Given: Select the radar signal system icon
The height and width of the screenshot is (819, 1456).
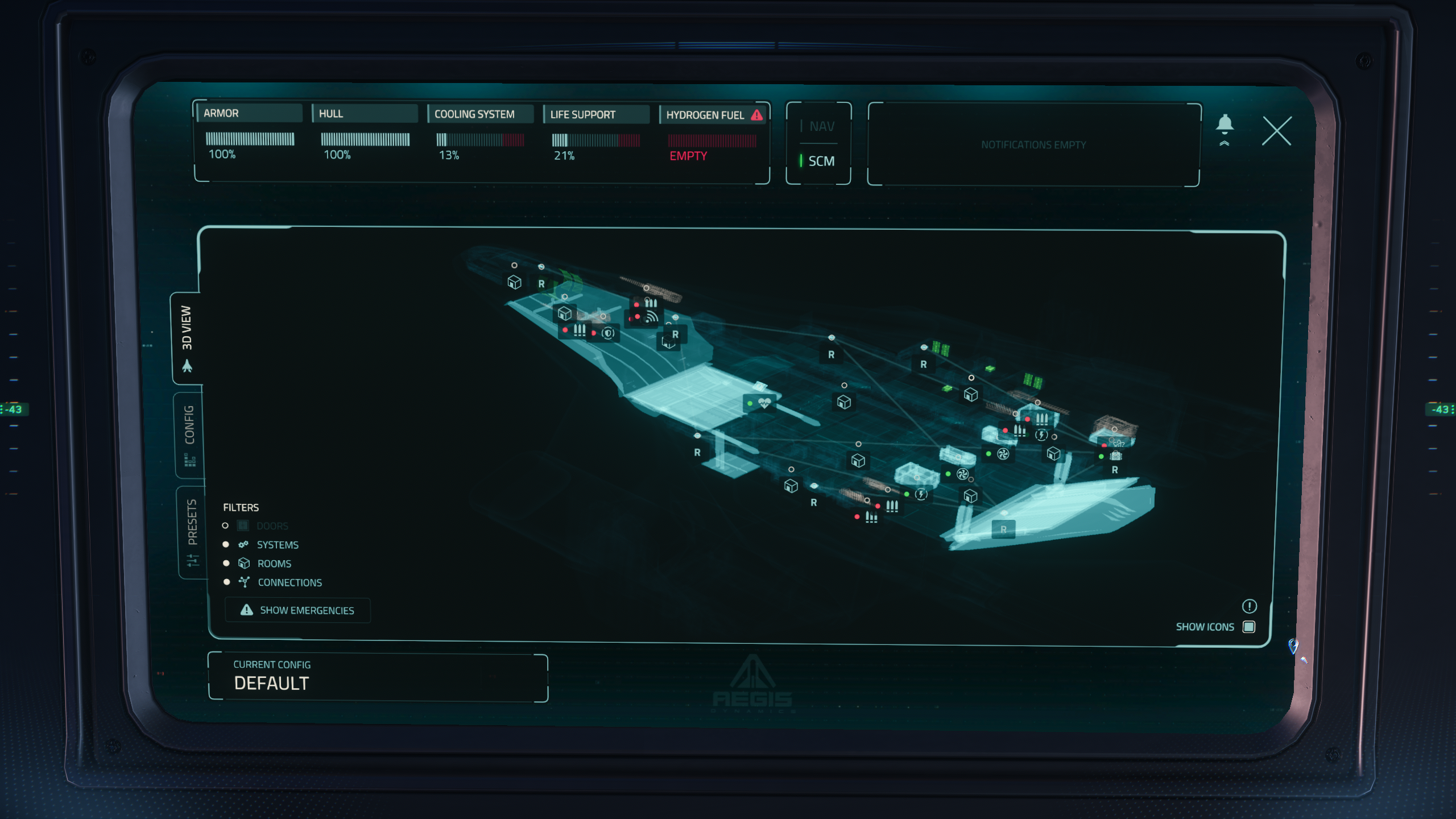Looking at the screenshot, I should pyautogui.click(x=652, y=317).
